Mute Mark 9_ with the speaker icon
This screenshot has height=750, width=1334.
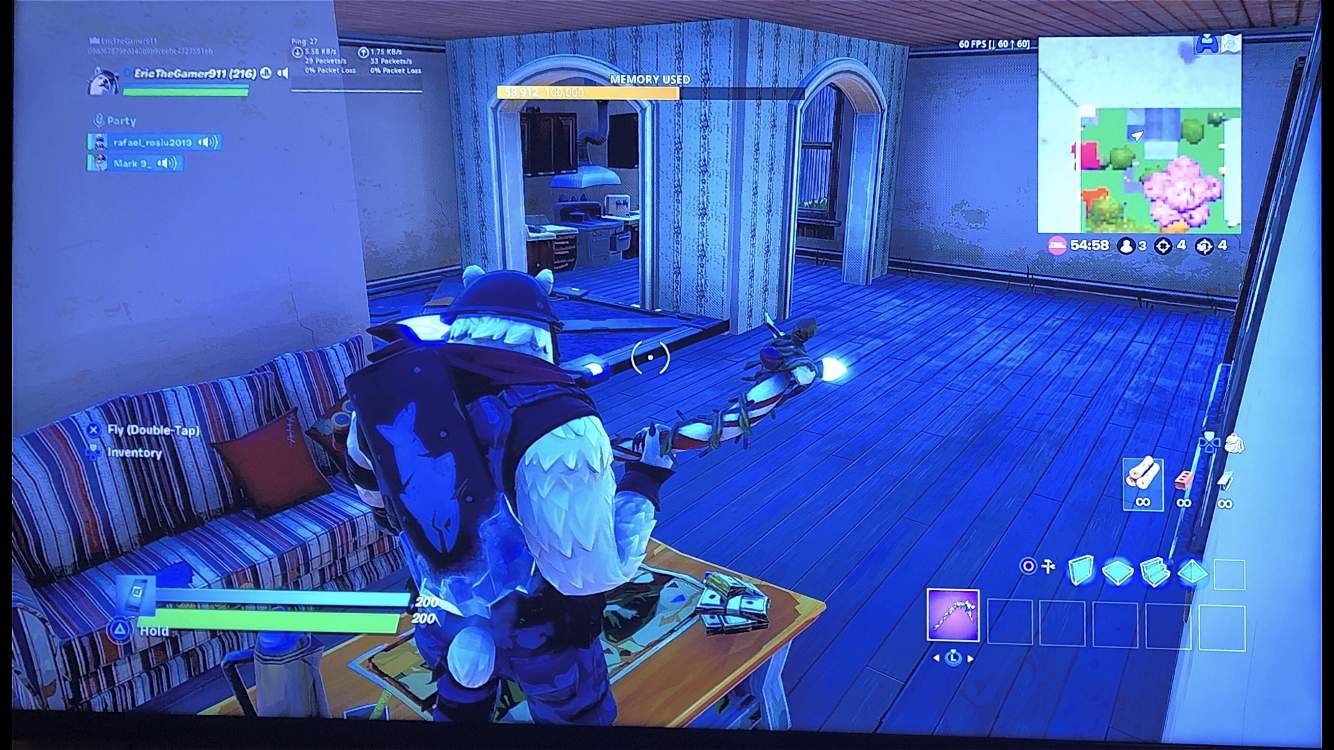tap(163, 163)
